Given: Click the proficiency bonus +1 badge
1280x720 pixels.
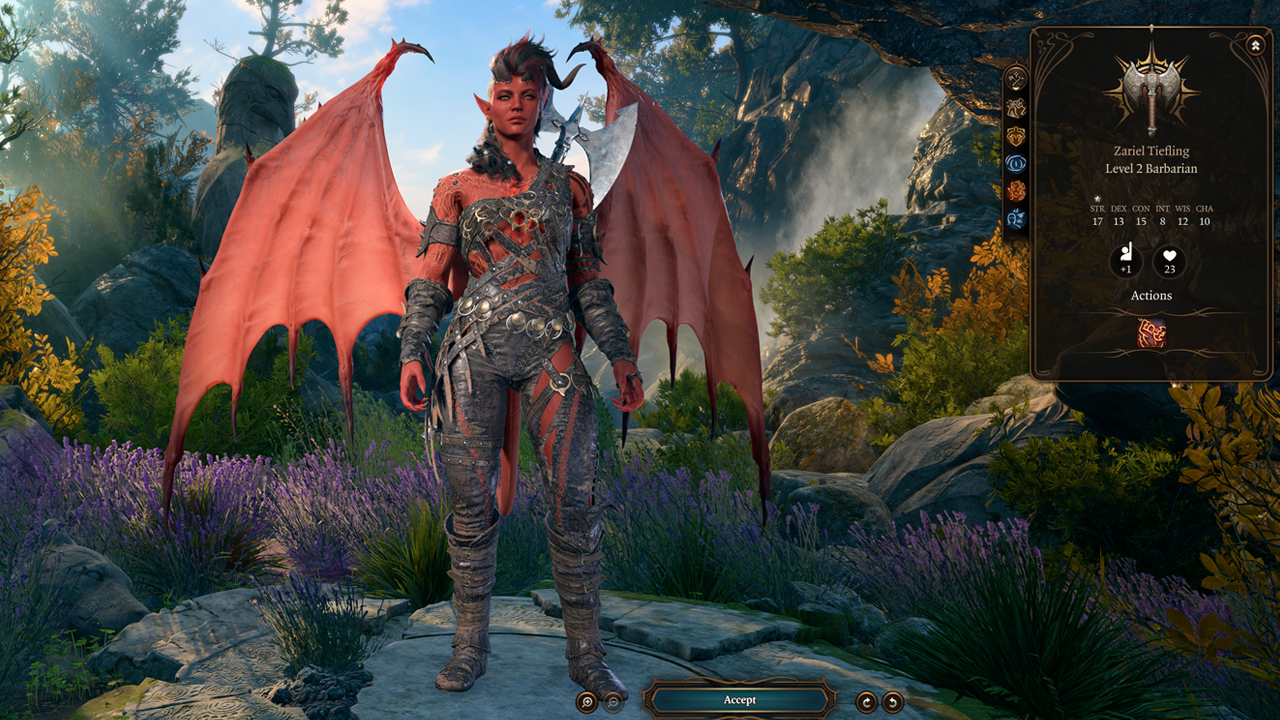Looking at the screenshot, I should 1126,262.
